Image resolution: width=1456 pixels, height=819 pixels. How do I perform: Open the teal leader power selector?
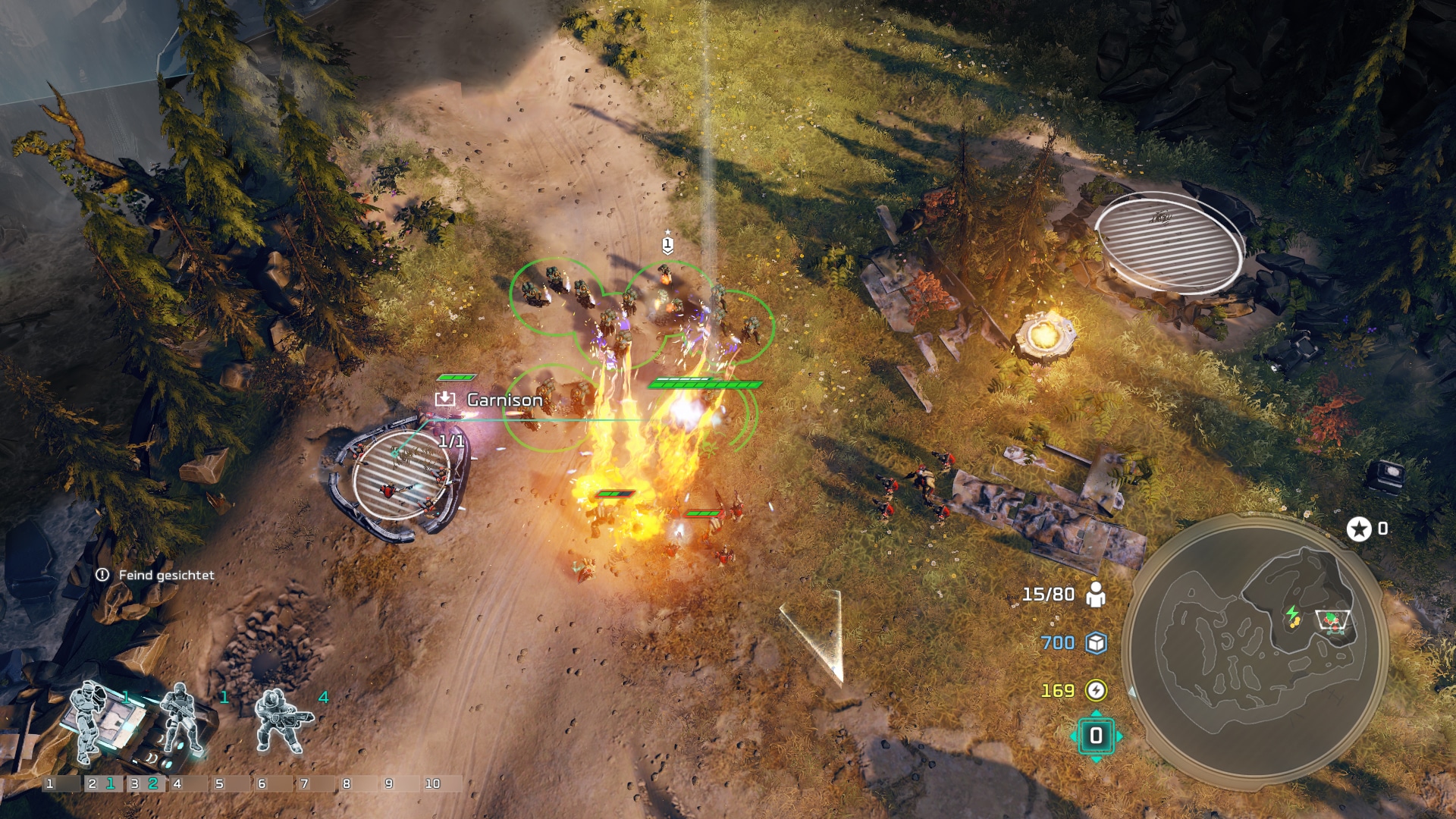[x=1096, y=736]
